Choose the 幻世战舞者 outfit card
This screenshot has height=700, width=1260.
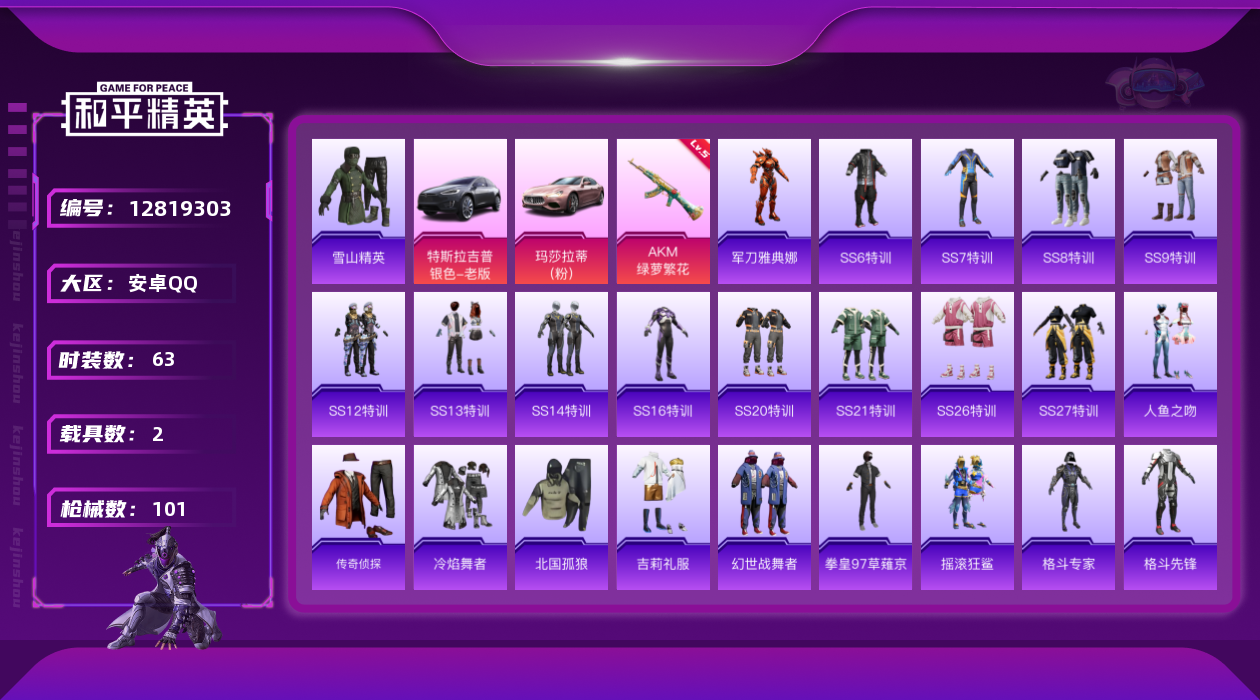coord(764,517)
